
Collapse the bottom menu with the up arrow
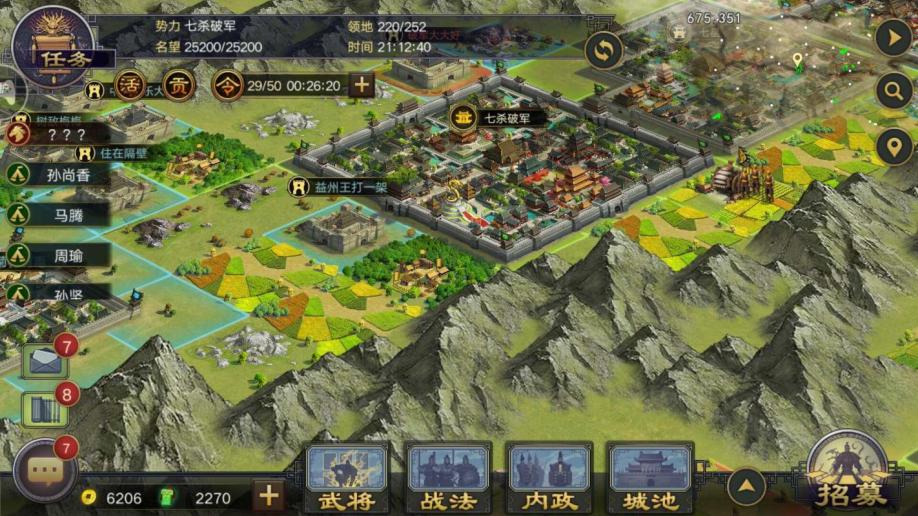click(746, 487)
